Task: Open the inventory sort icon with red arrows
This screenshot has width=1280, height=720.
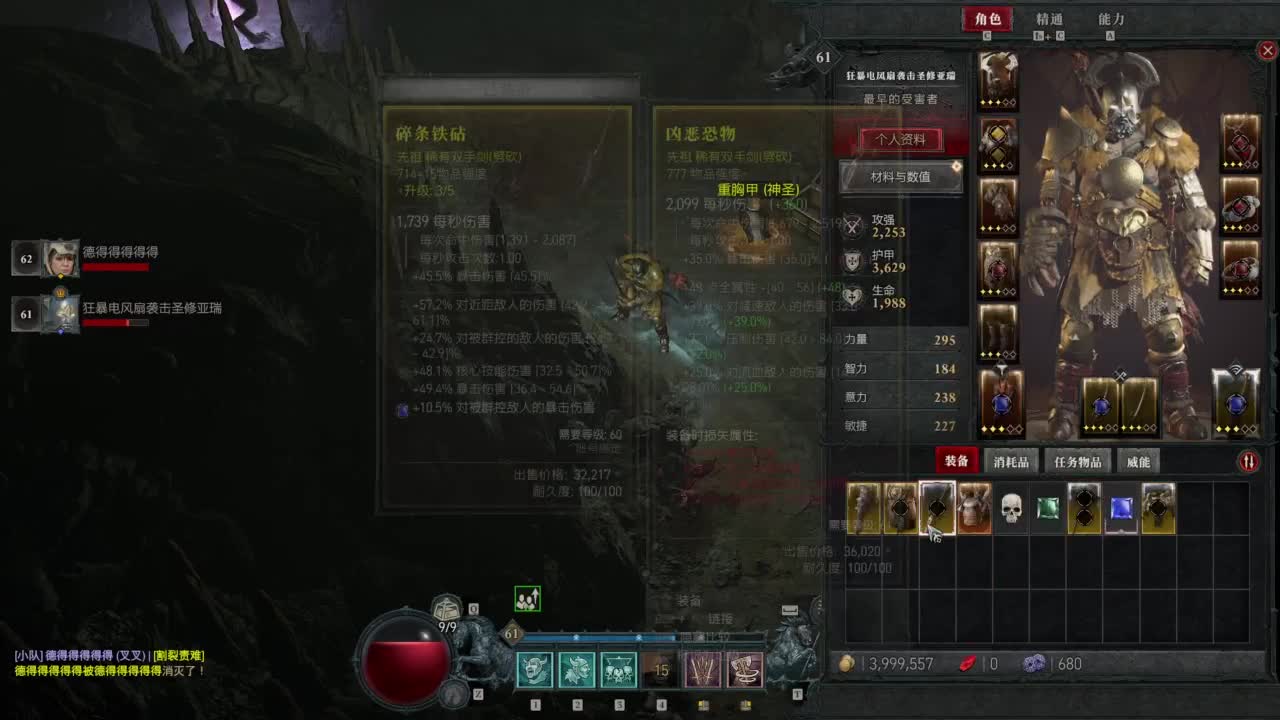Action: (x=1248, y=460)
